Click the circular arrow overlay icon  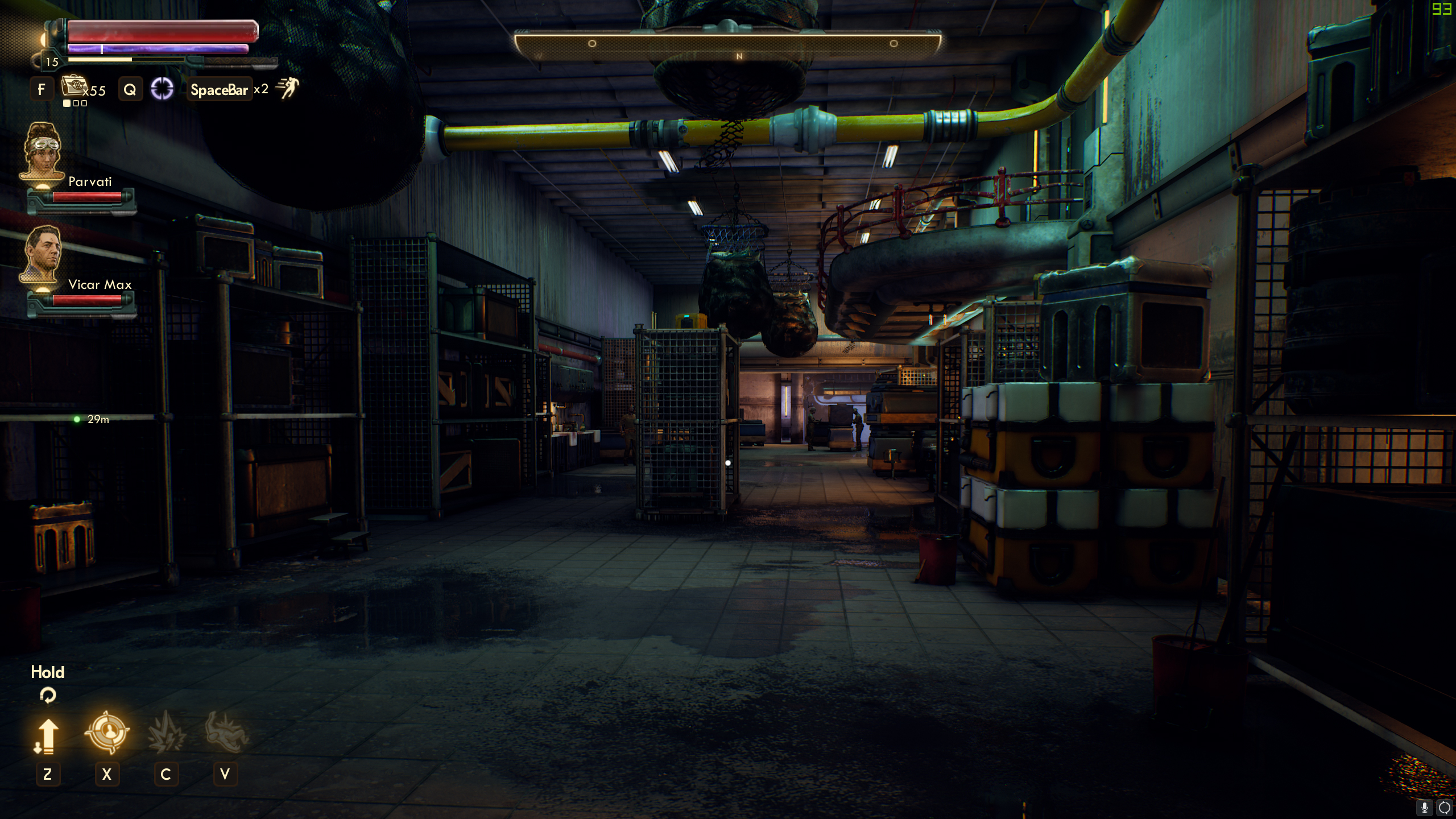(x=1444, y=807)
